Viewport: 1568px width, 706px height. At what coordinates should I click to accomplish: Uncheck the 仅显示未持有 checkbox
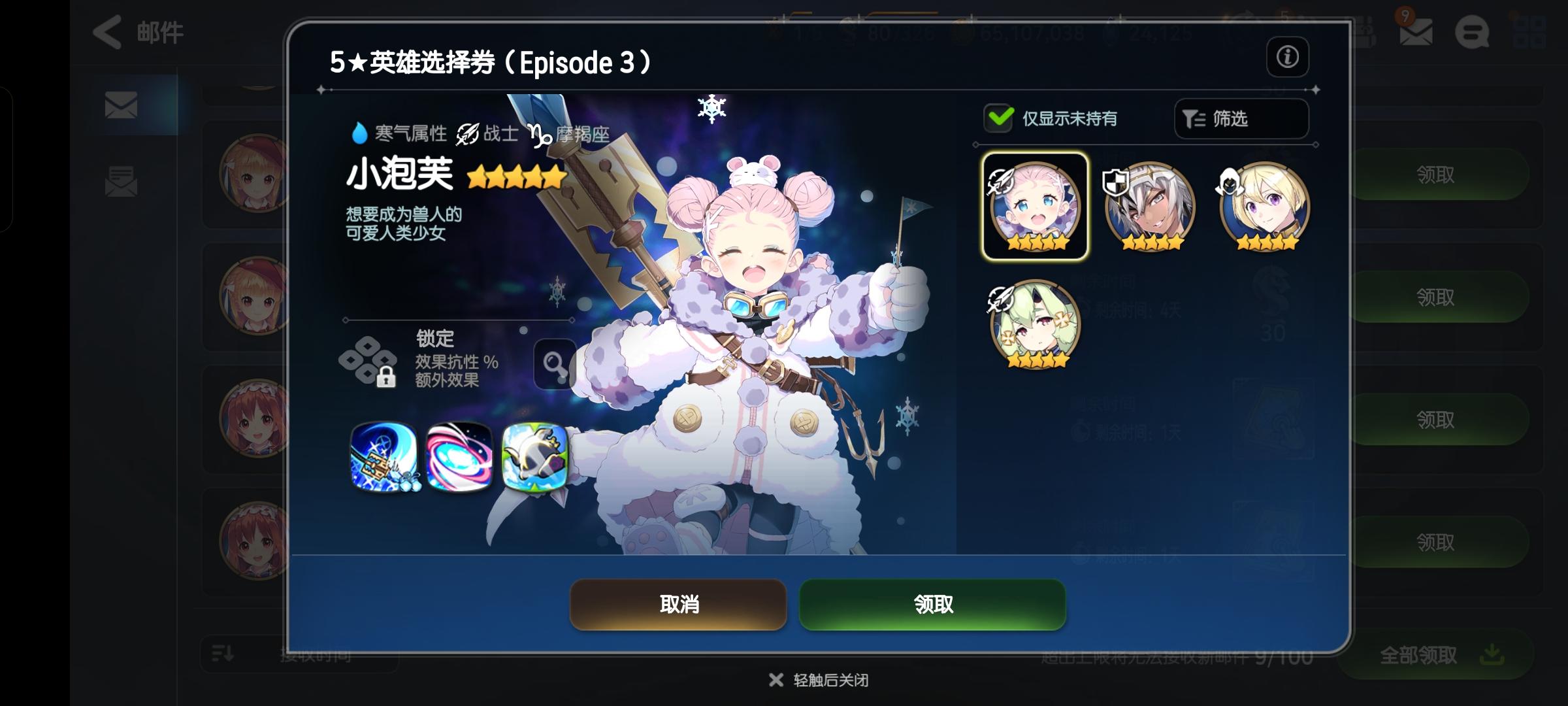[x=998, y=119]
